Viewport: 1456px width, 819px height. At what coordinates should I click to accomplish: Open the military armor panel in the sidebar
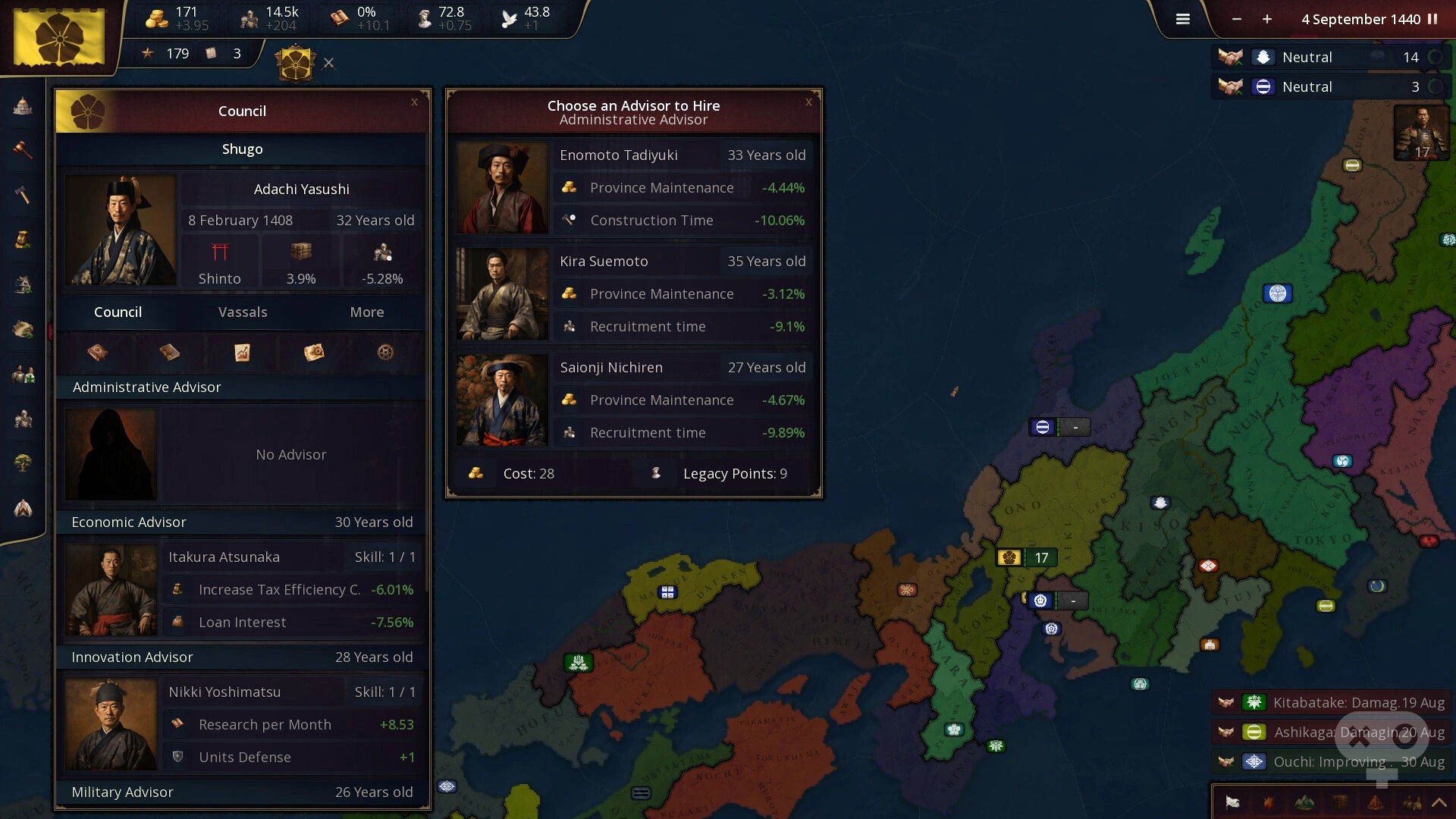pyautogui.click(x=23, y=419)
